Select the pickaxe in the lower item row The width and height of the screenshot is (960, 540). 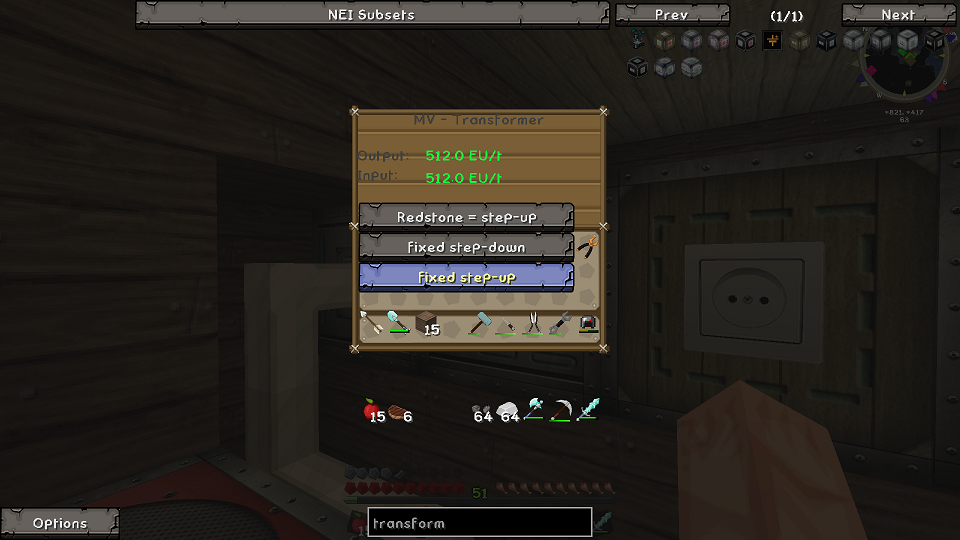click(x=561, y=411)
